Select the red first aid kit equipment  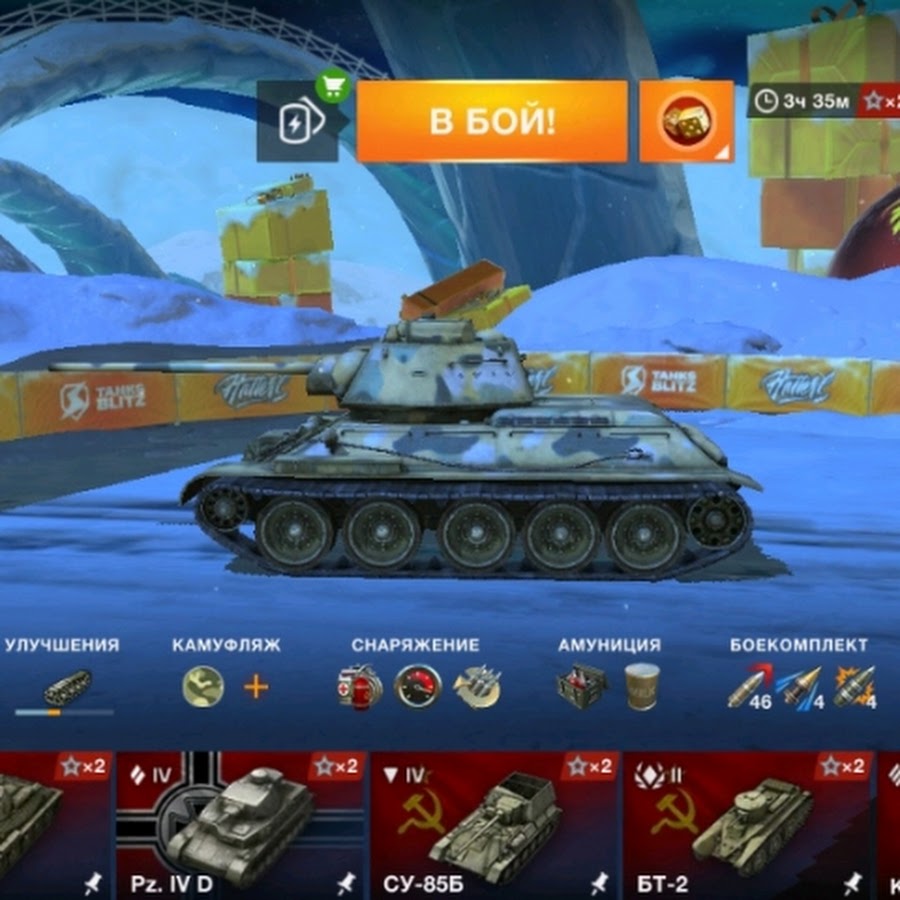click(359, 687)
